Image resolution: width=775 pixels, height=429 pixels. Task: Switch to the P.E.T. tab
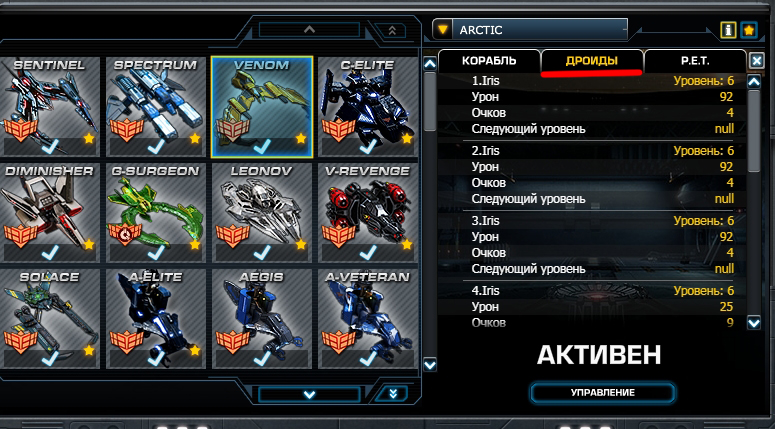[695, 61]
